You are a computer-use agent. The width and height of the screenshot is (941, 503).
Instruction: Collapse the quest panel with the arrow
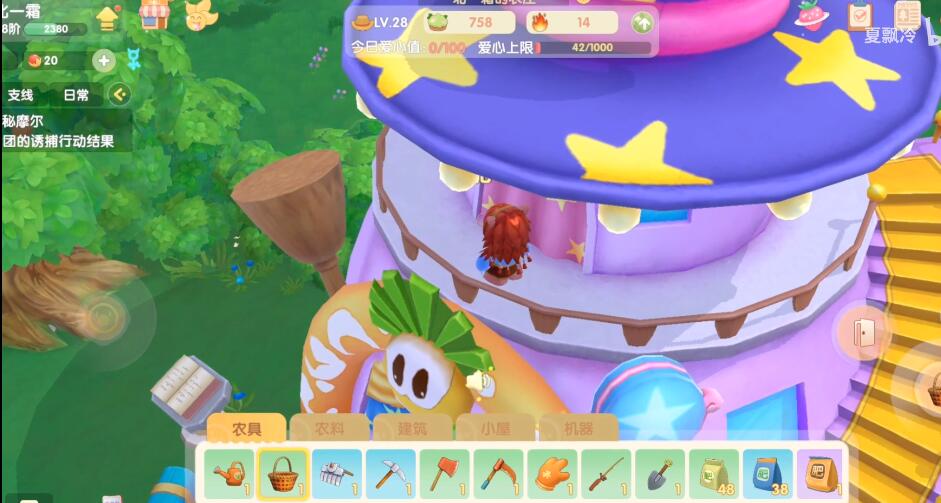click(x=120, y=95)
